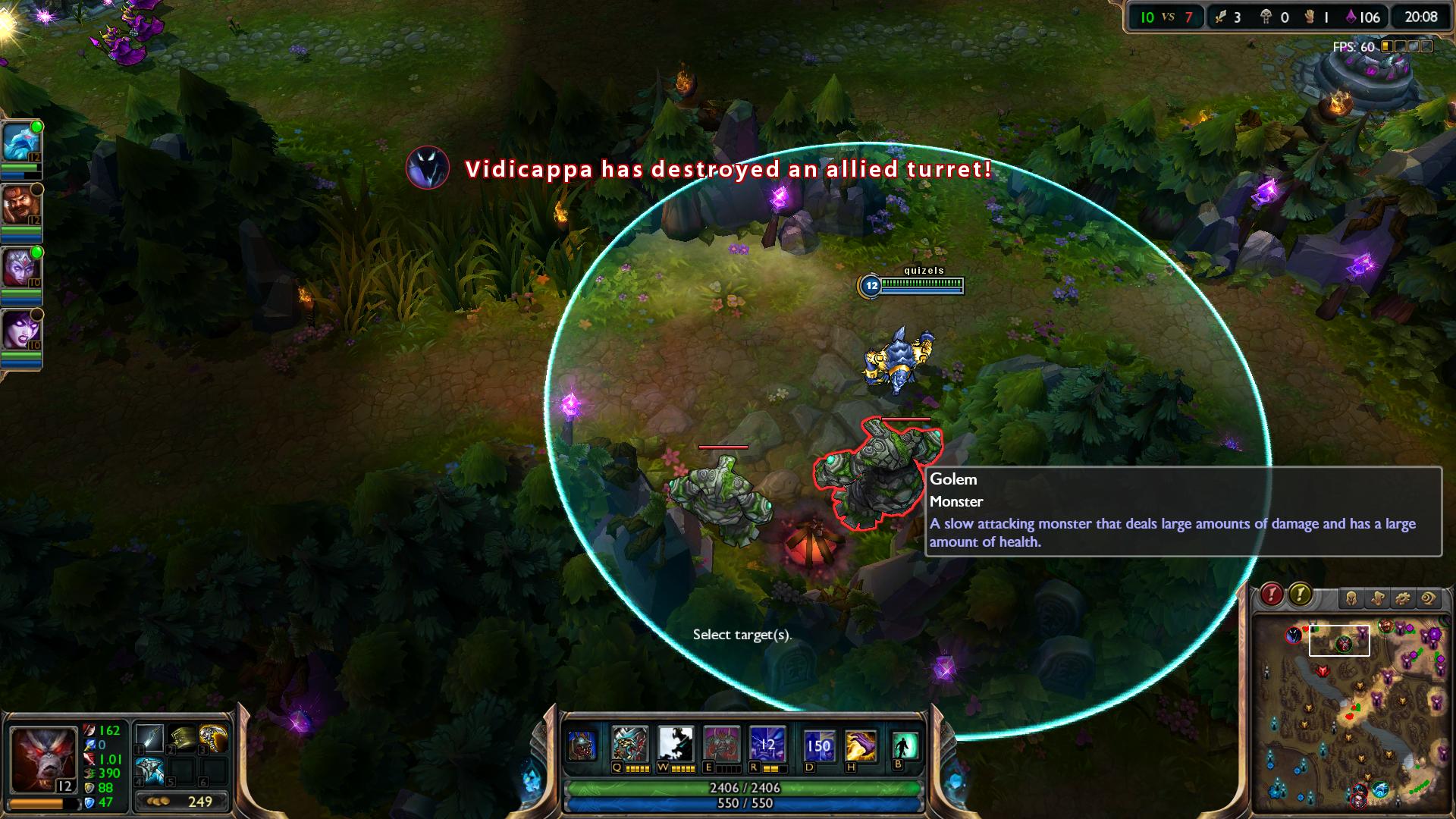Open the gear options above the minimap
The image size is (1456, 819).
pos(1402,599)
